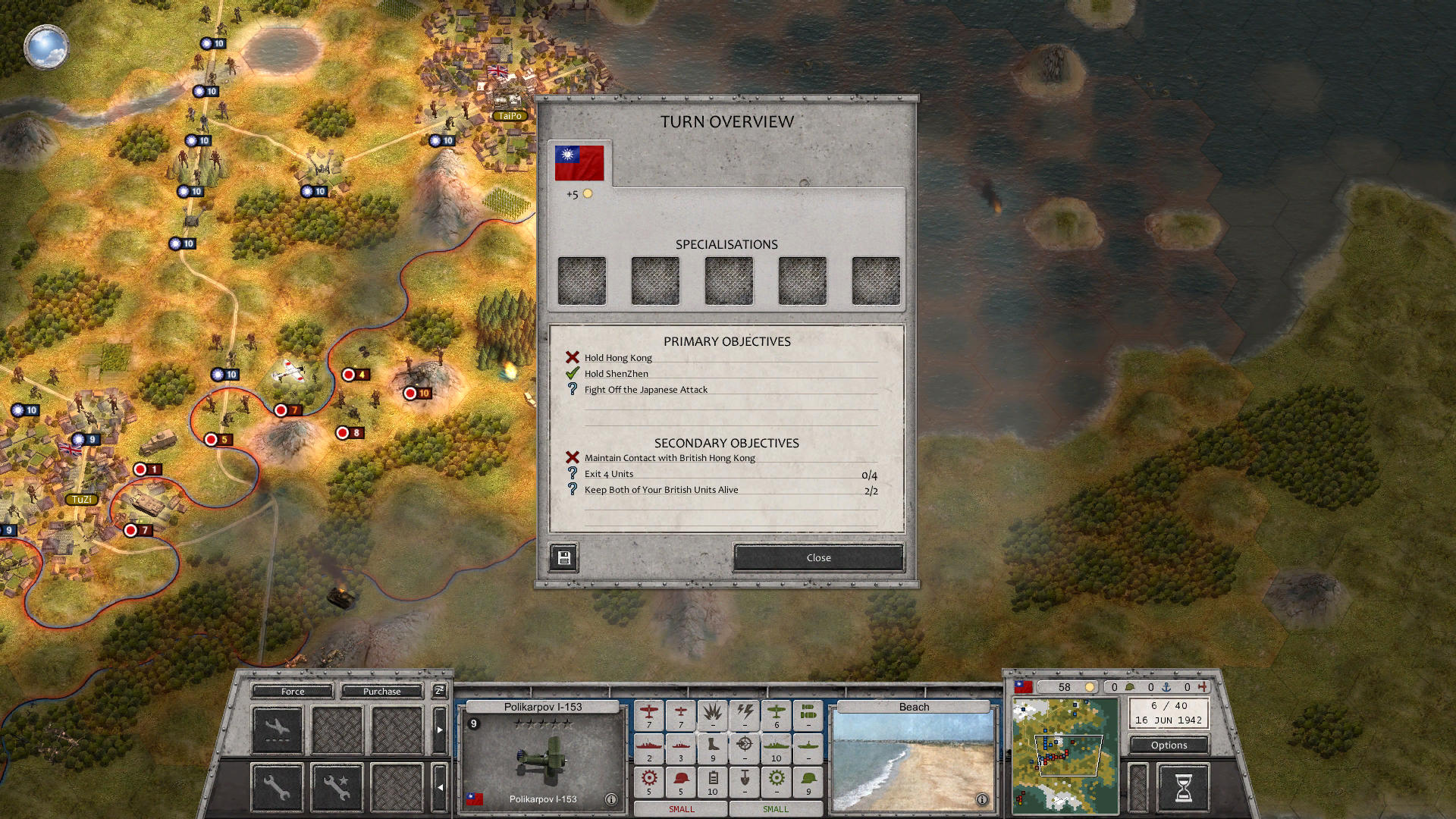Screen dimensions: 1456x819
Task: Open the Purchase tab
Action: [381, 692]
